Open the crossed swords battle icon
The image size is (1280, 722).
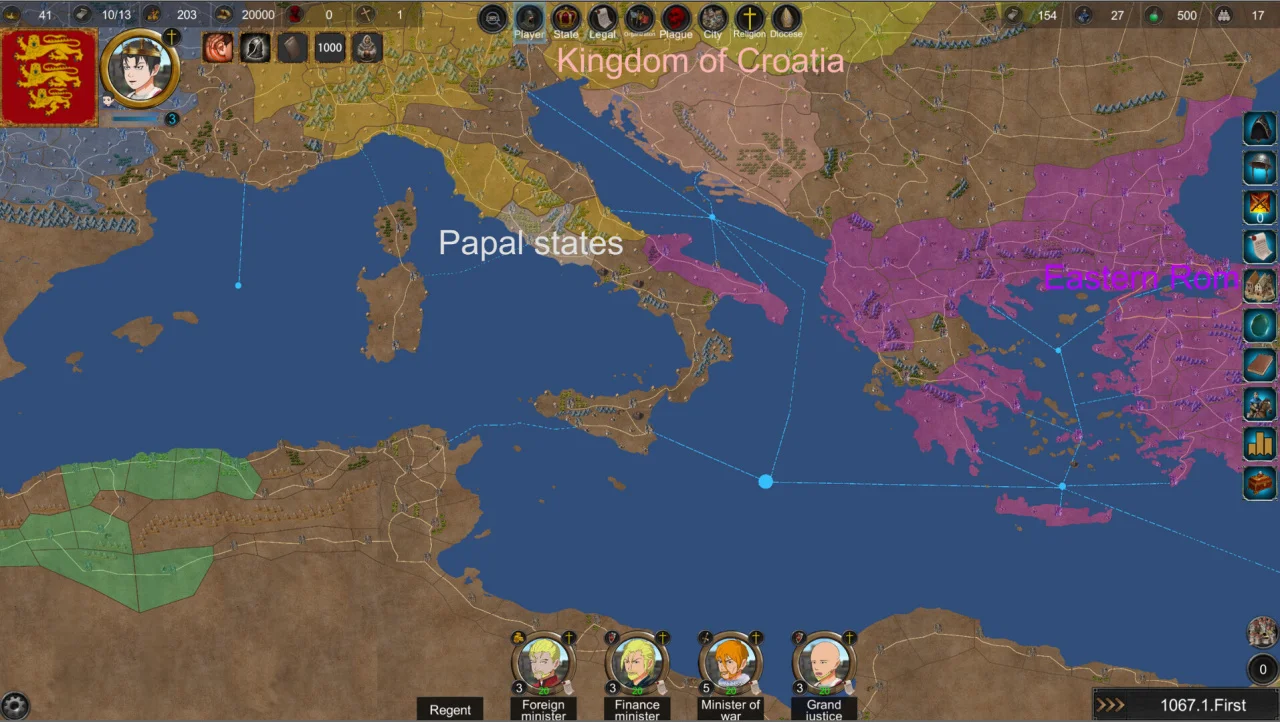click(x=1260, y=207)
